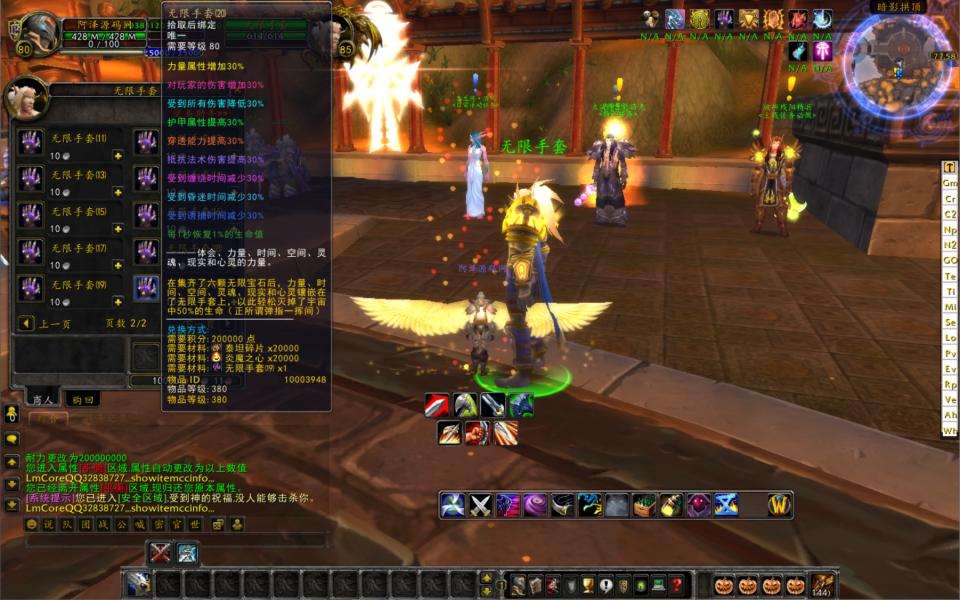Click the gold WoW logo action slot
This screenshot has height=600, width=960.
(x=780, y=506)
